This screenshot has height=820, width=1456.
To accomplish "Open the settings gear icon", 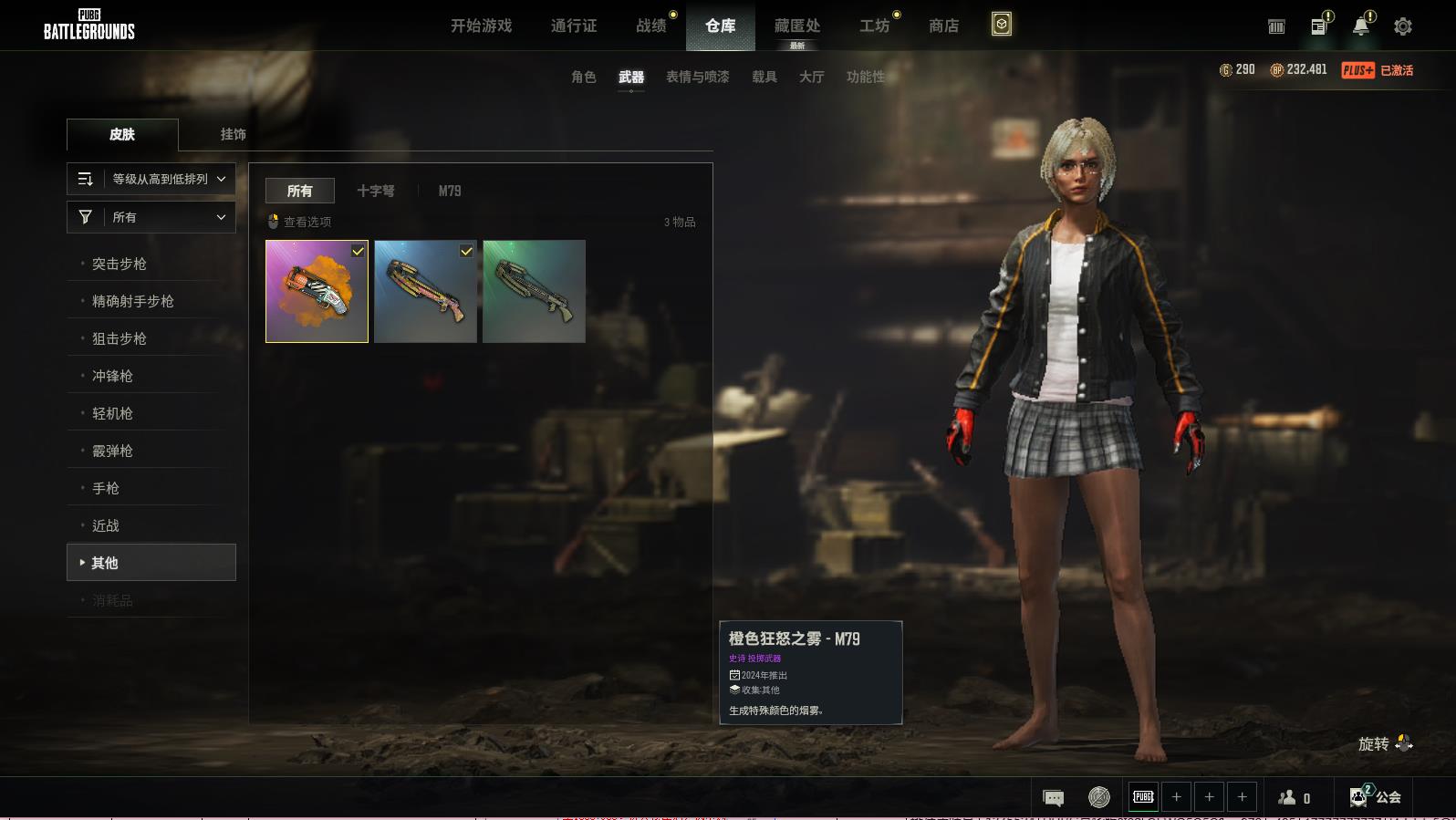I will [1403, 26].
